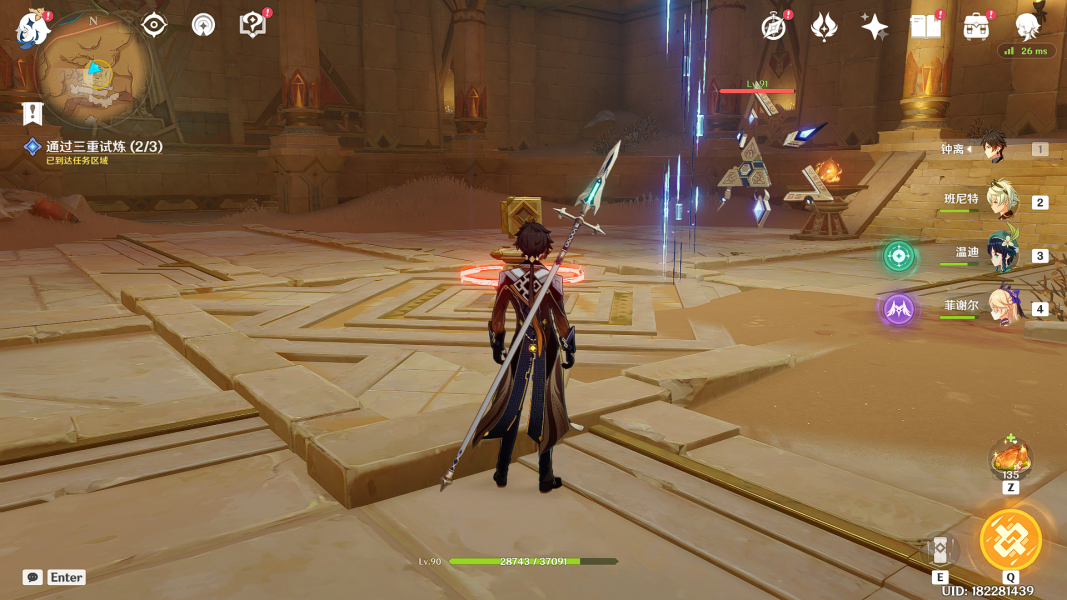Switch to party member 班尼特

pyautogui.click(x=1001, y=200)
